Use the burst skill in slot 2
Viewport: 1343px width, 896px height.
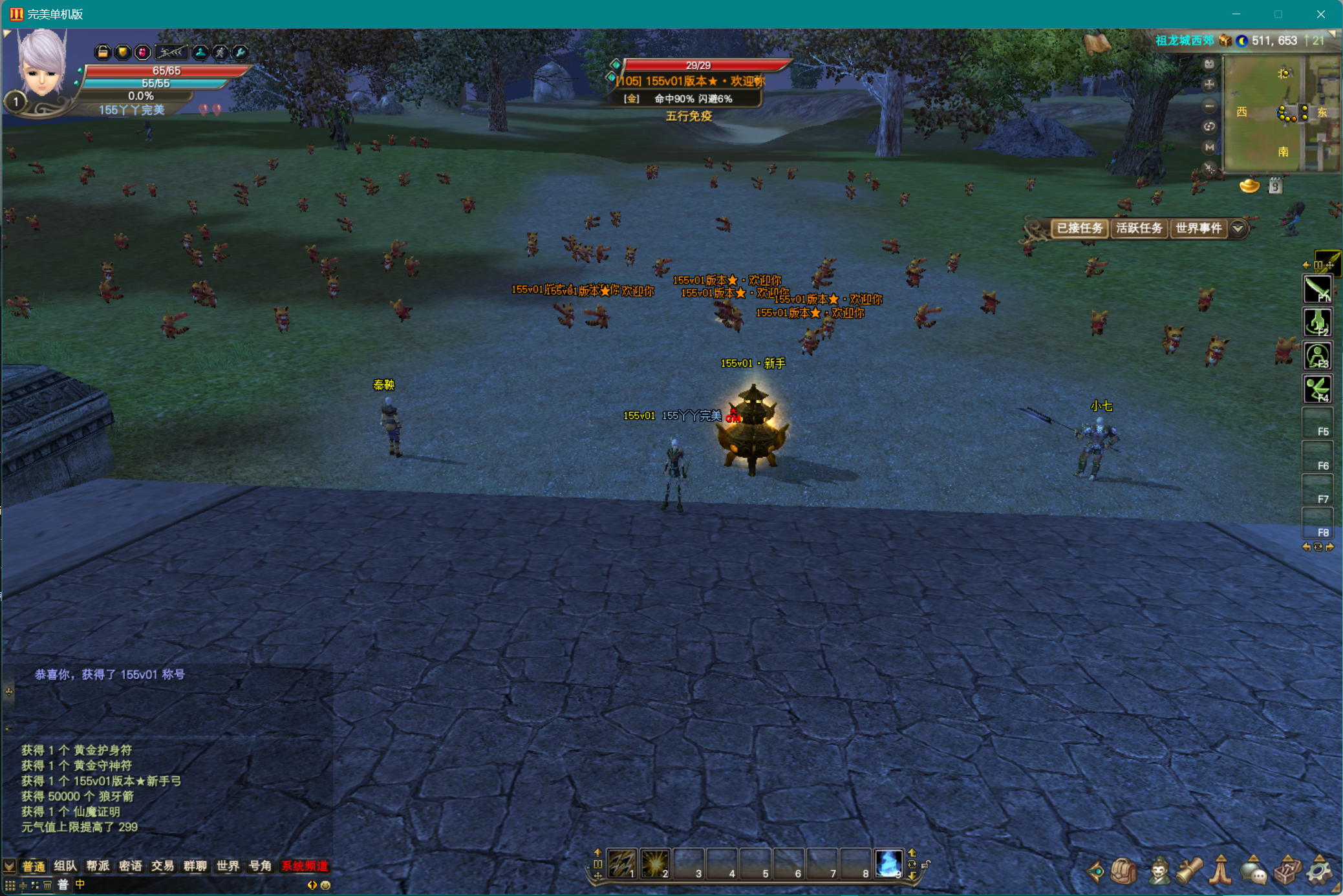point(655,864)
